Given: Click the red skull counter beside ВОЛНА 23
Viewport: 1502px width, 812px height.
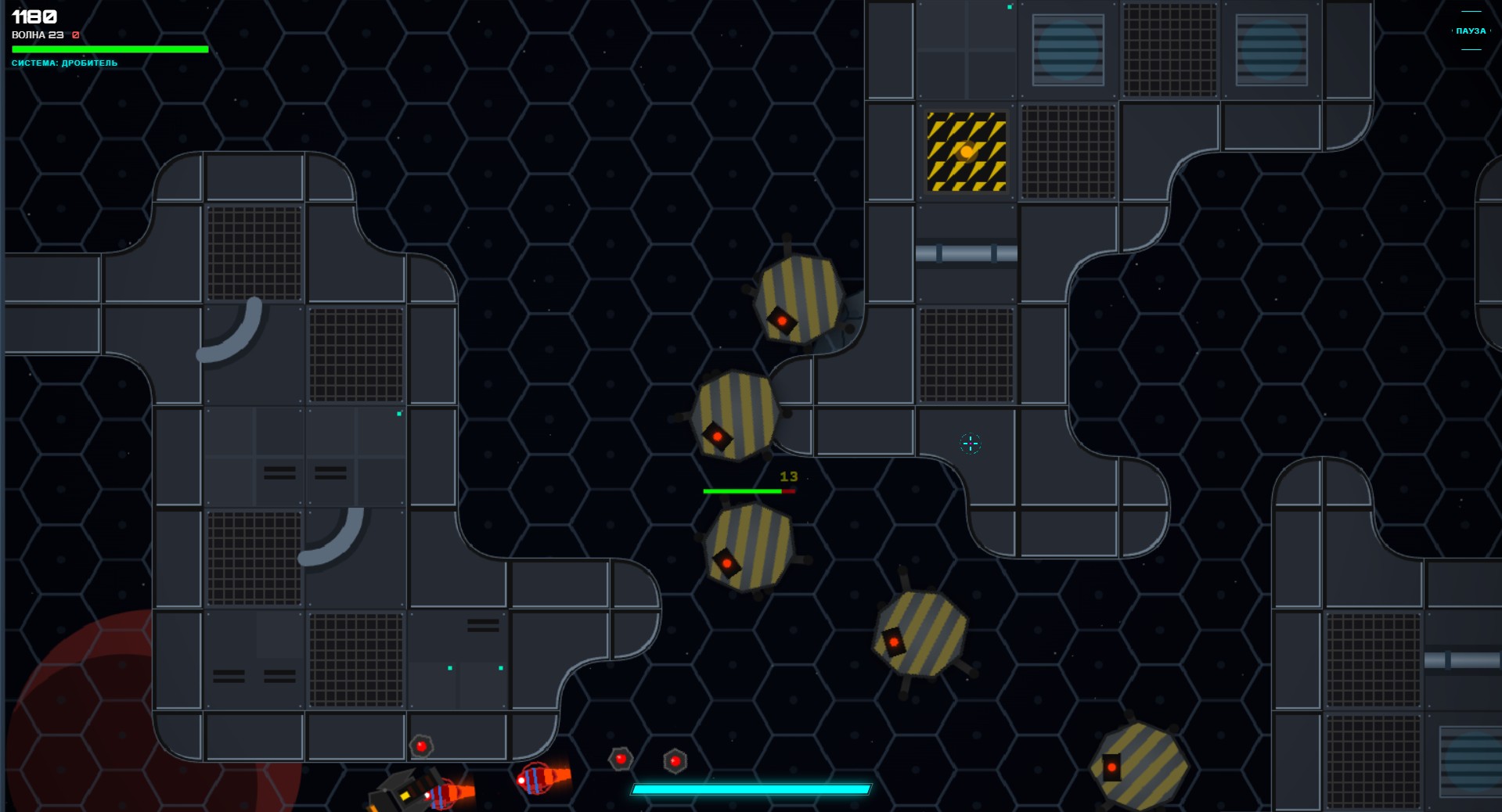Looking at the screenshot, I should click(x=74, y=34).
